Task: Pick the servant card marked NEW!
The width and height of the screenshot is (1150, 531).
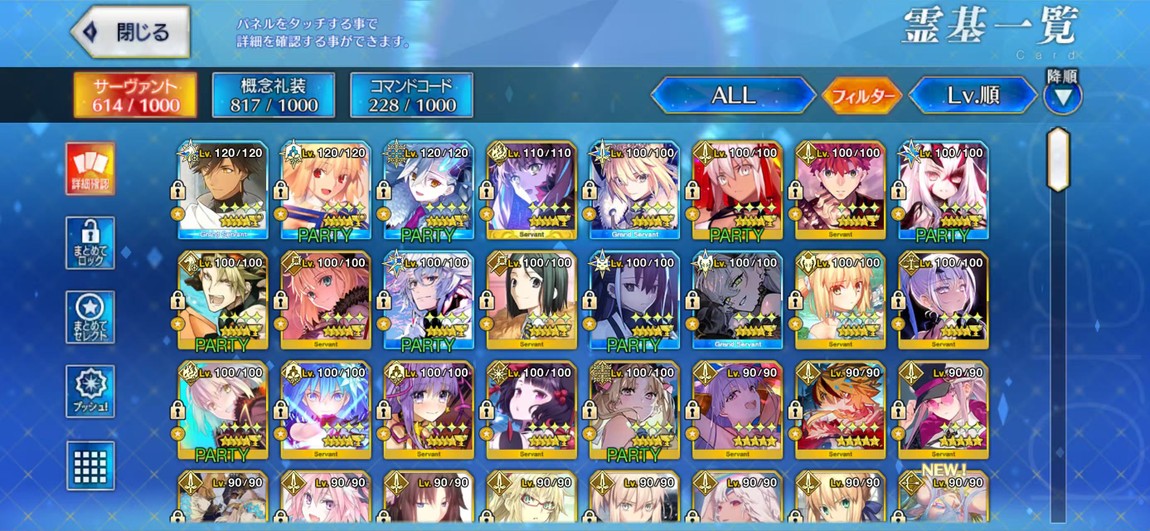Action: [x=942, y=498]
